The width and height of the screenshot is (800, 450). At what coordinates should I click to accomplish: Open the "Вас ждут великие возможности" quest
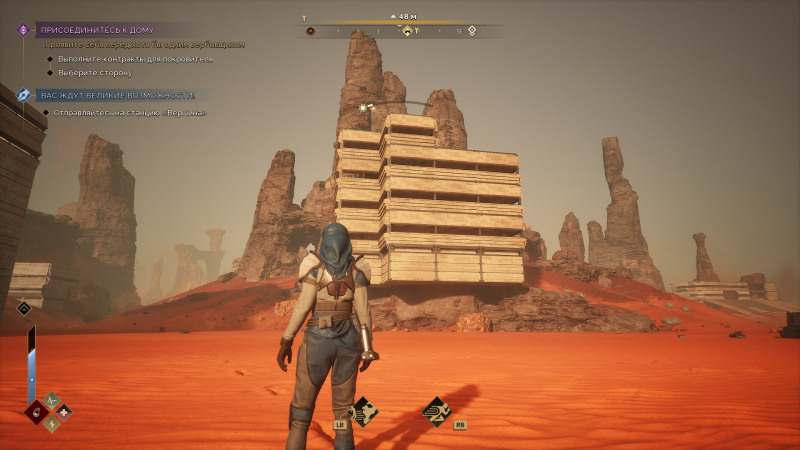click(x=116, y=95)
